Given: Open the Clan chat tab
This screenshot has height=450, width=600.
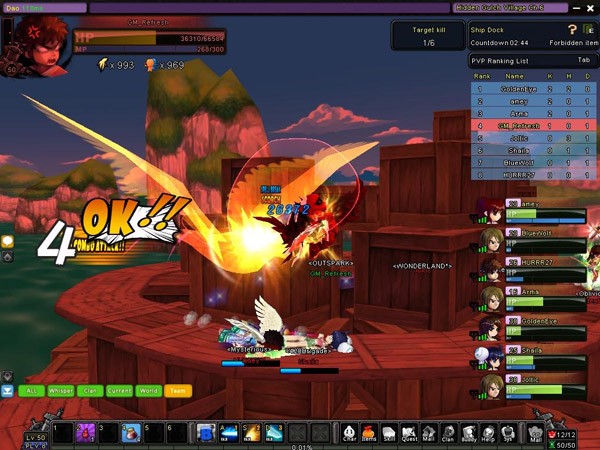Looking at the screenshot, I should tap(90, 391).
